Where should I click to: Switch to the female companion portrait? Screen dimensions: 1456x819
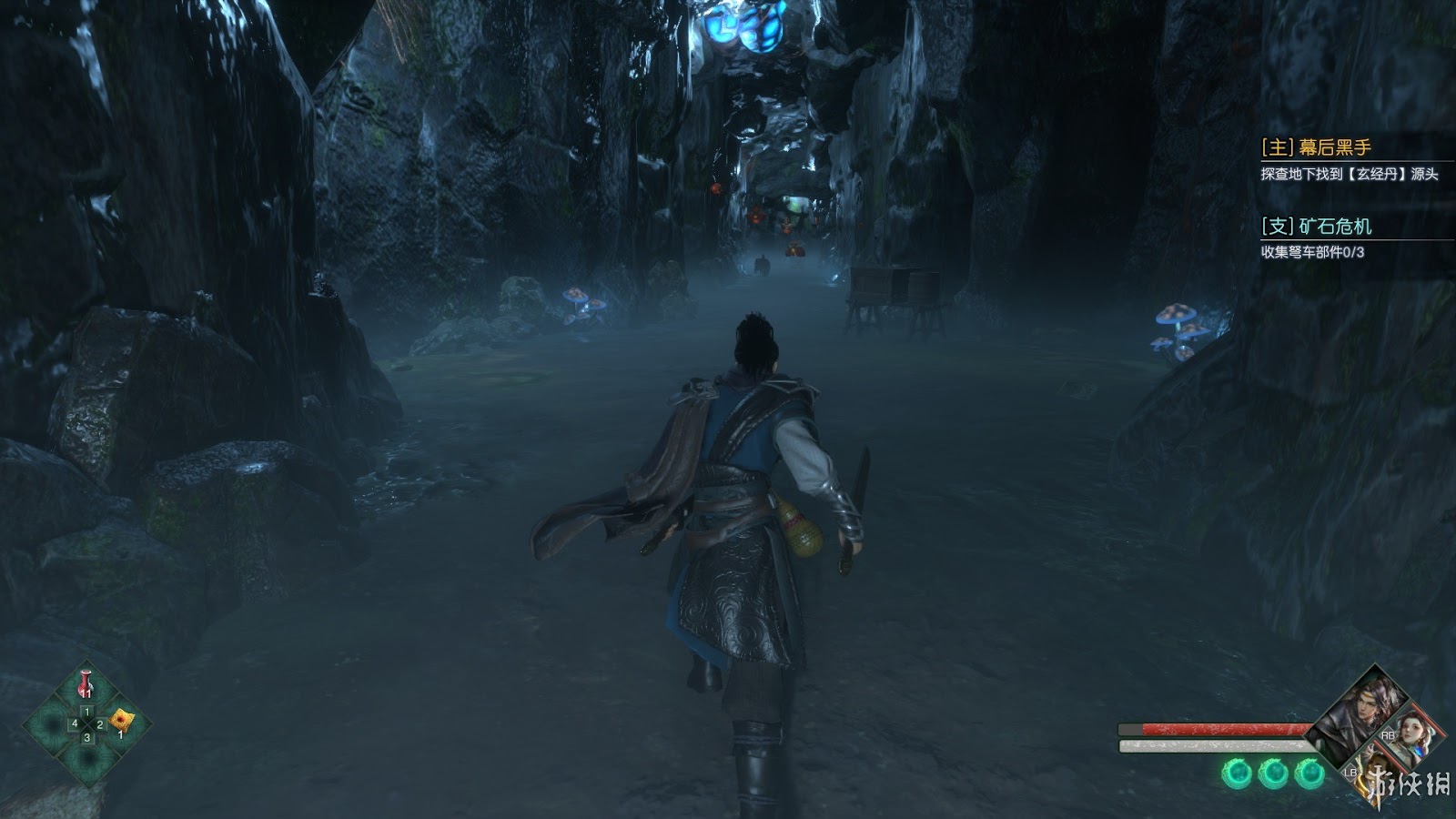(x=1412, y=733)
